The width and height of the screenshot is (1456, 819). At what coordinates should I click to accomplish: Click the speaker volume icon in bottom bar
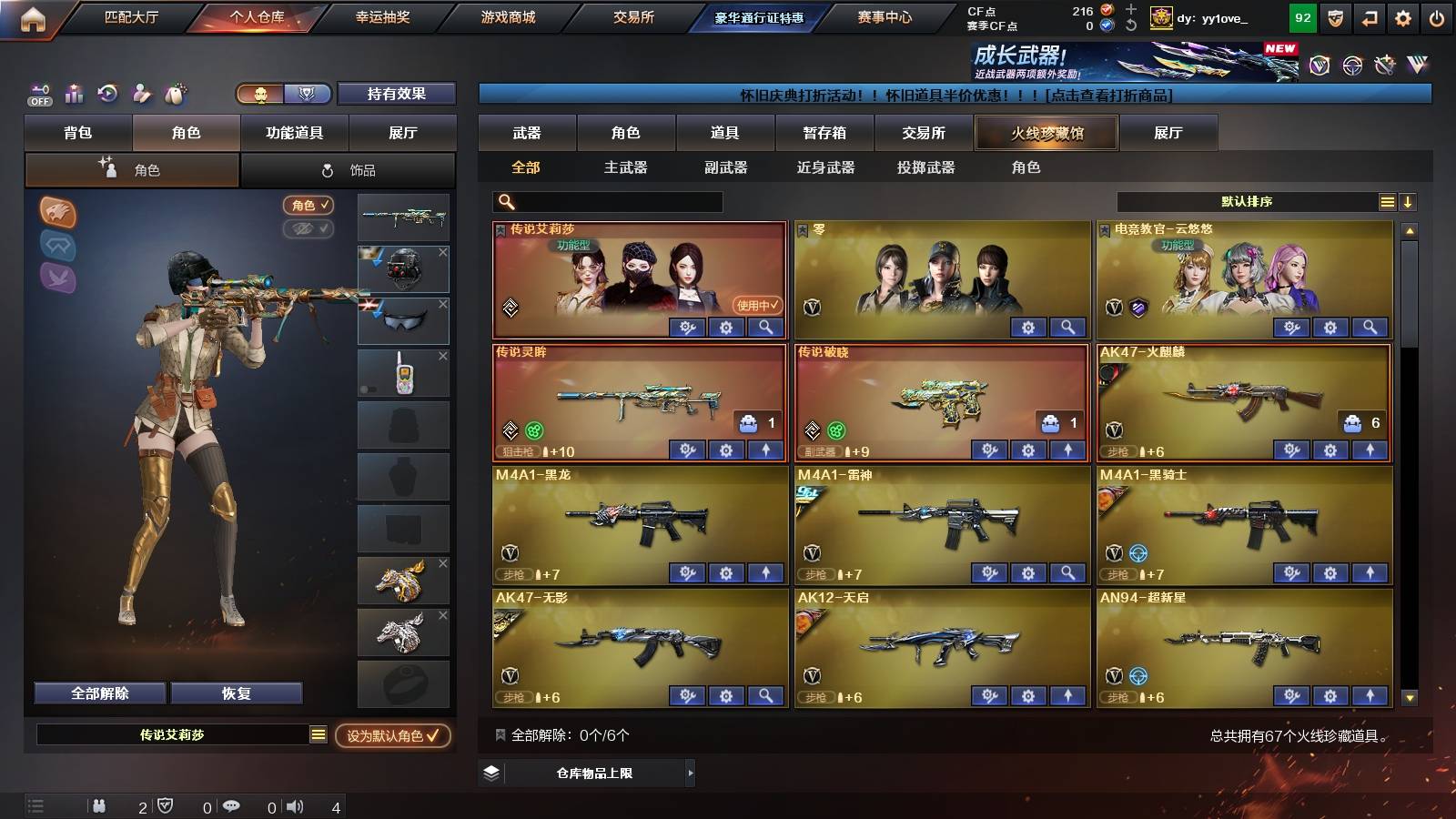(295, 806)
